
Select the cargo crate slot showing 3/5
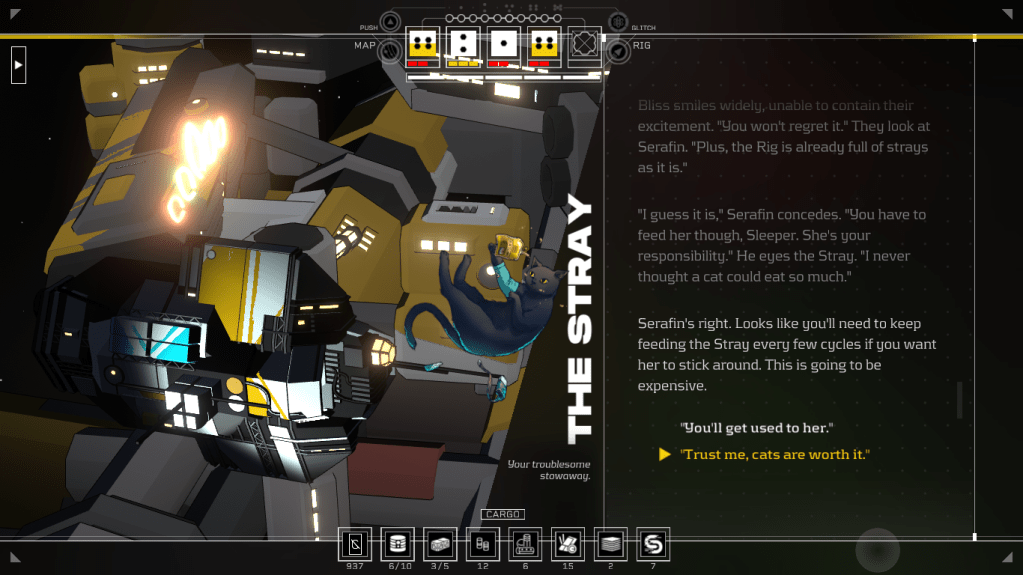(440, 544)
